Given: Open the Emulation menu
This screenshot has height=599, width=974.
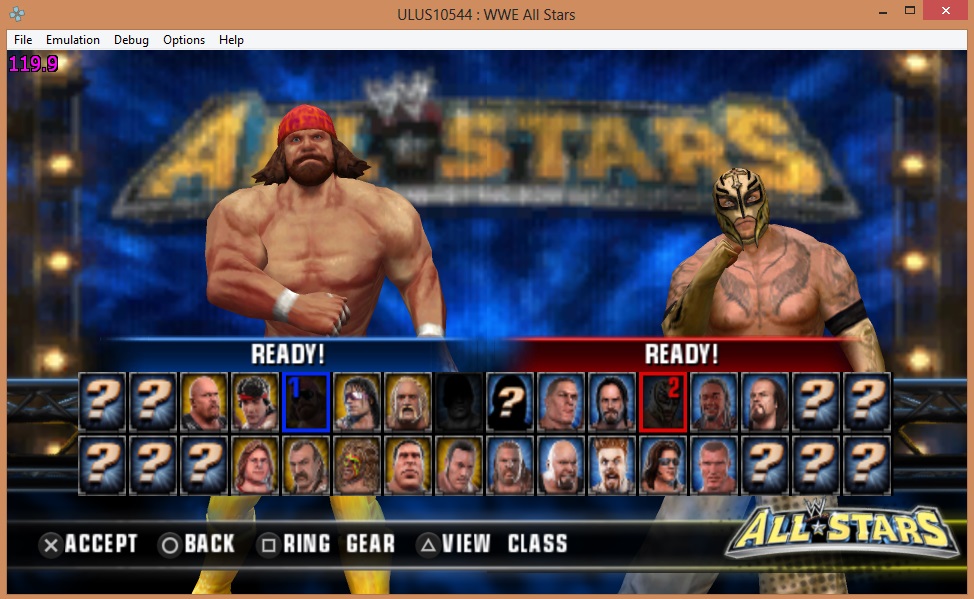Looking at the screenshot, I should (x=73, y=40).
